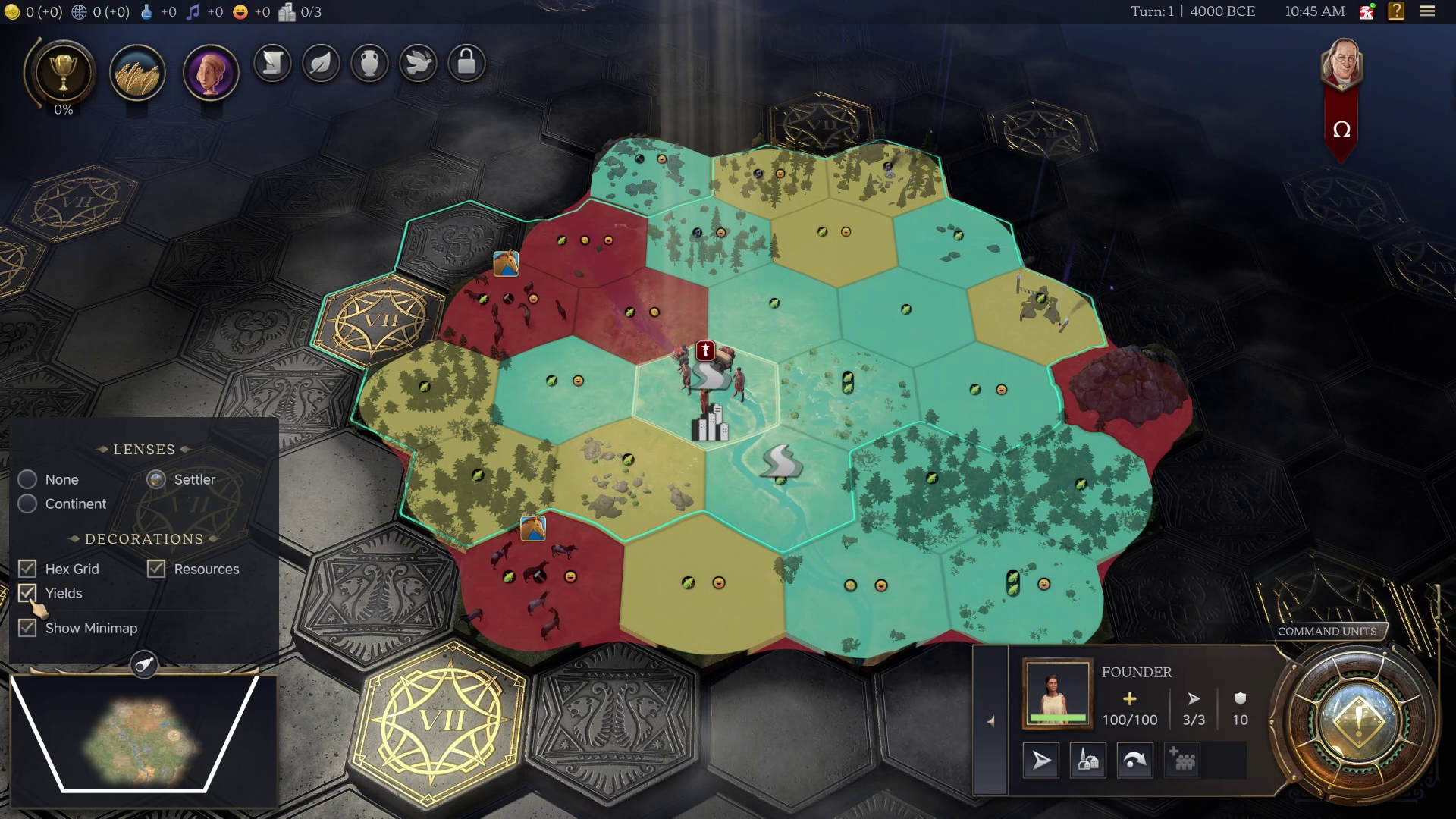1456x819 pixels.
Task: Open the padlock icon in the icon row
Action: point(467,64)
